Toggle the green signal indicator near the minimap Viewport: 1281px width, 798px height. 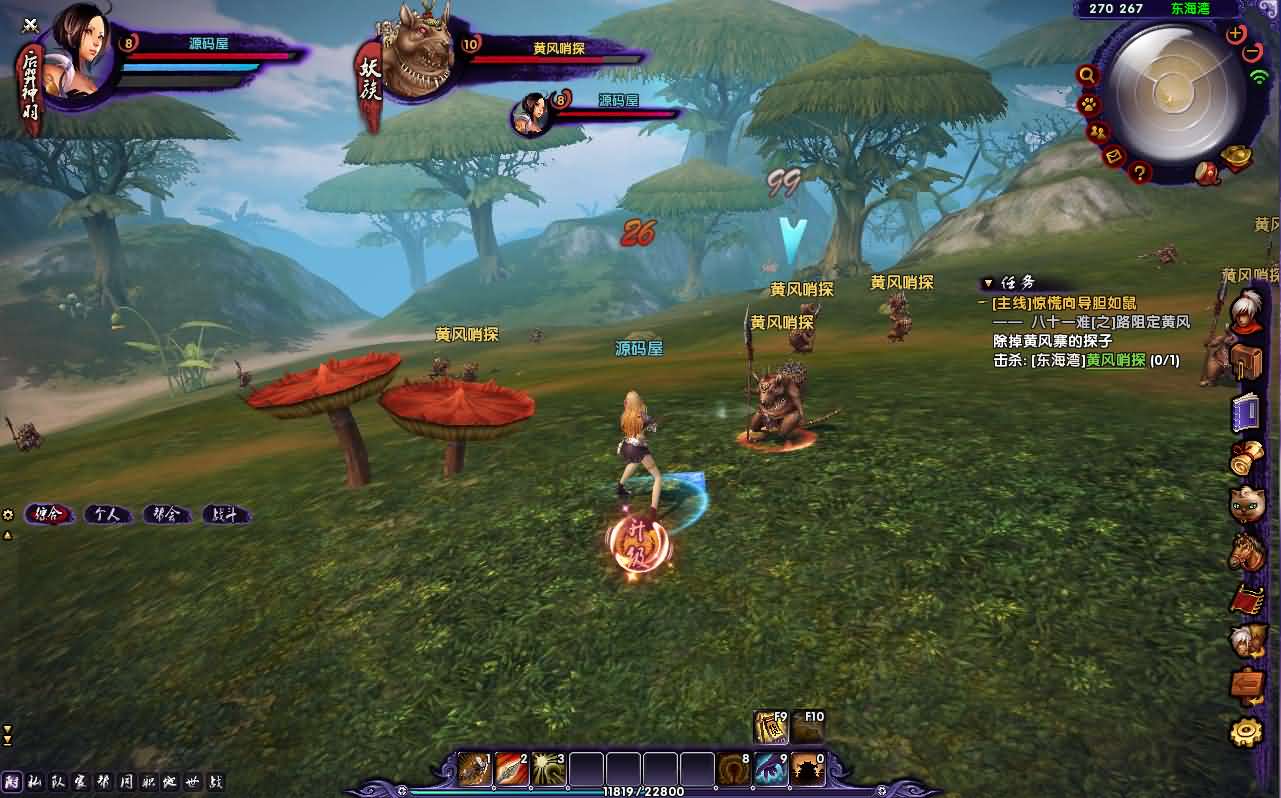pyautogui.click(x=1259, y=78)
